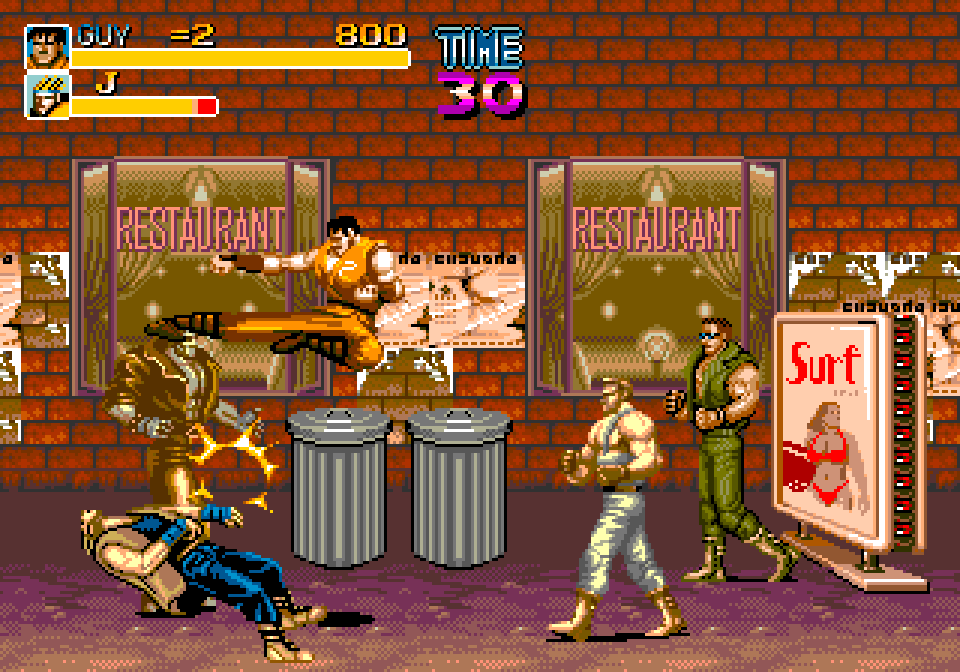
Task: Select the enemy J portrait icon
Action: (47, 96)
